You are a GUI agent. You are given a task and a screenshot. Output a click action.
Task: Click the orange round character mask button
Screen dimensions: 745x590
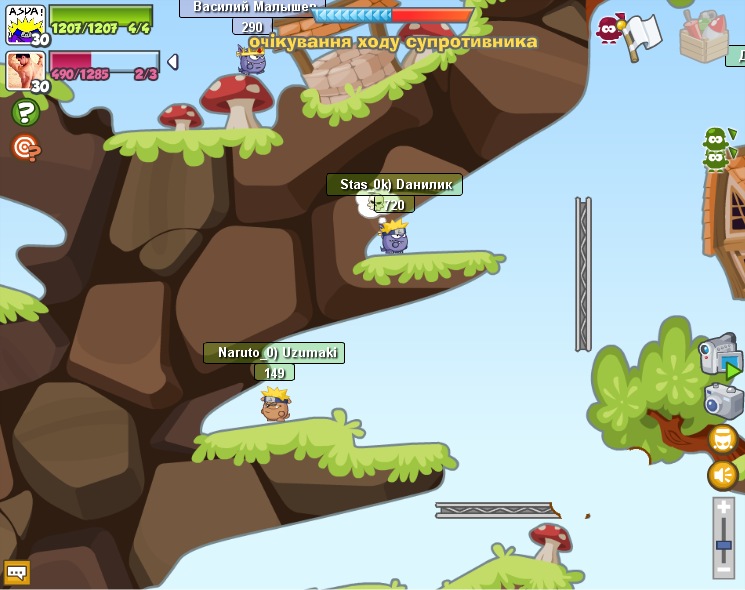click(723, 439)
